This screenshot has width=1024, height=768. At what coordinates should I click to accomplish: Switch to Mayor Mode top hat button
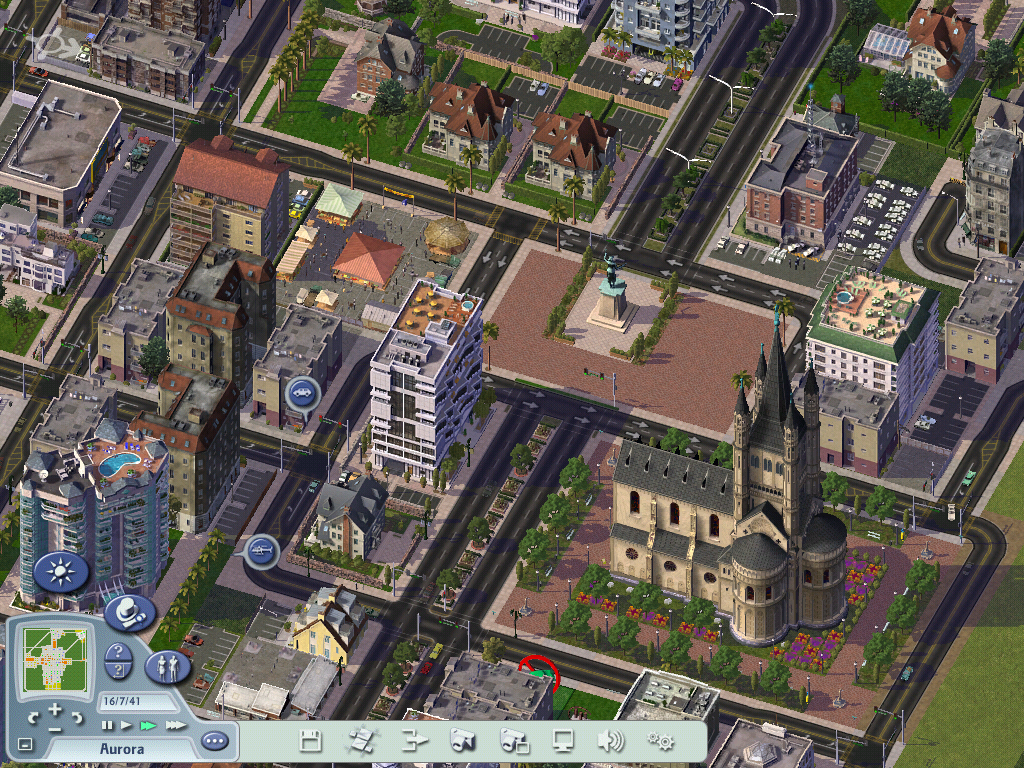click(128, 613)
